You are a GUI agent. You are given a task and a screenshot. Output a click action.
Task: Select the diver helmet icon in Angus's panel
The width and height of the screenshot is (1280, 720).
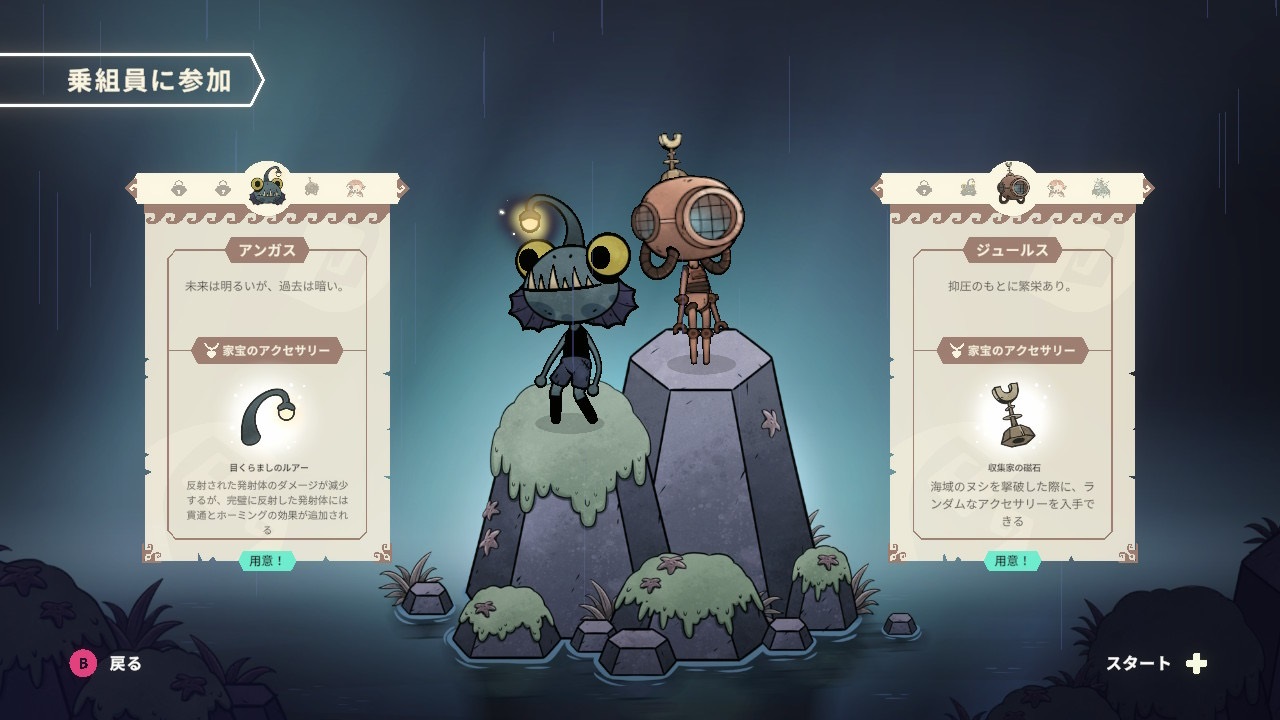(311, 187)
